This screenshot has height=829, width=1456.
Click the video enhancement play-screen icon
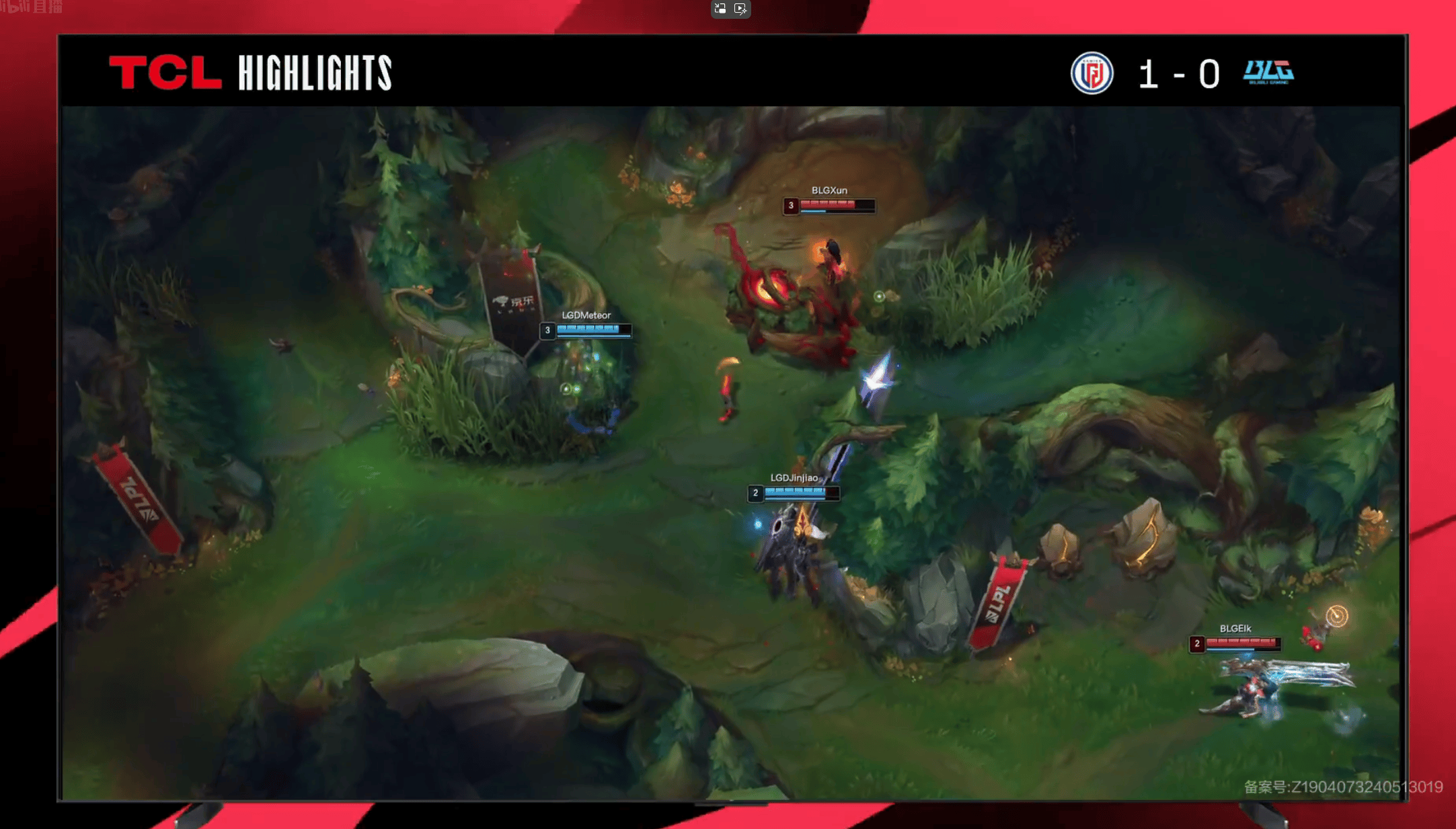click(x=740, y=9)
